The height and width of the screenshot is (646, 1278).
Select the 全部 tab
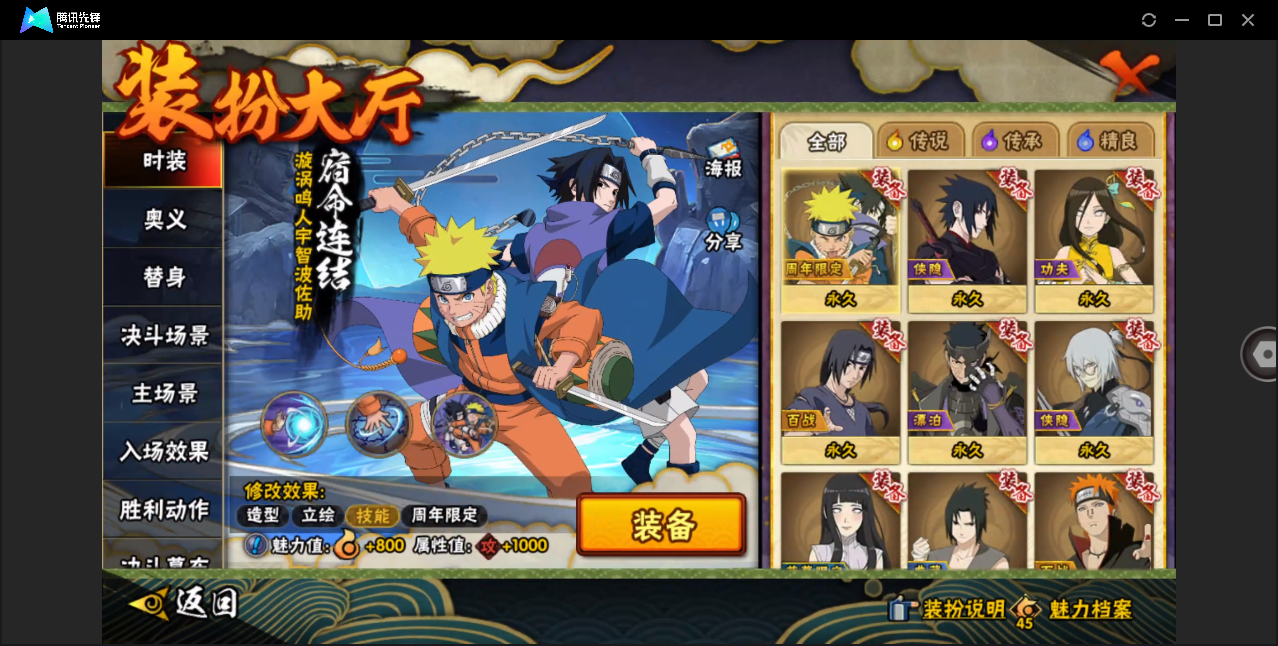[x=826, y=141]
